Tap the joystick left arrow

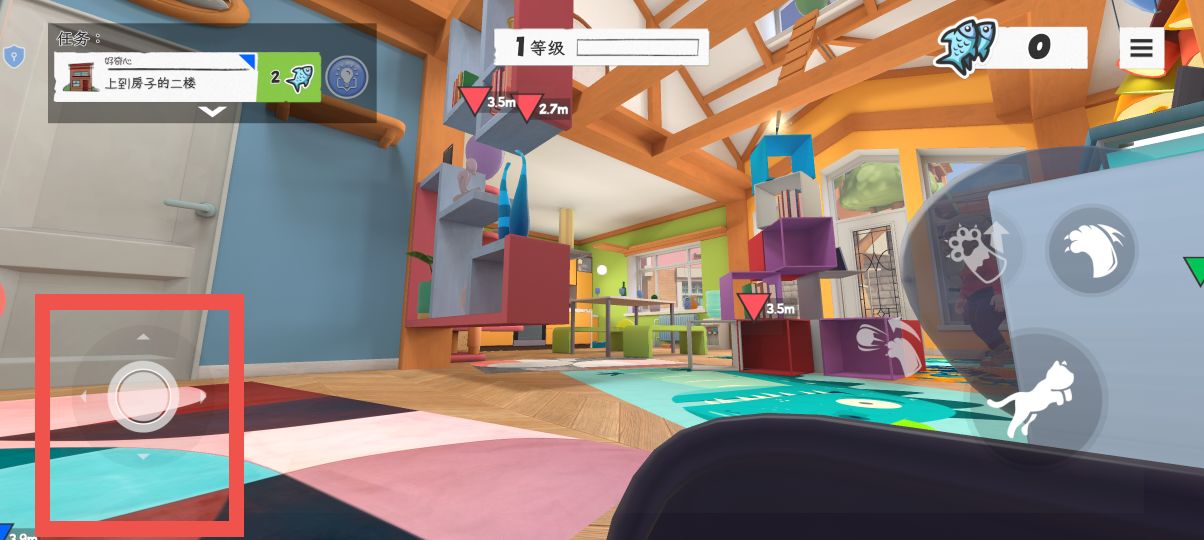click(x=83, y=397)
